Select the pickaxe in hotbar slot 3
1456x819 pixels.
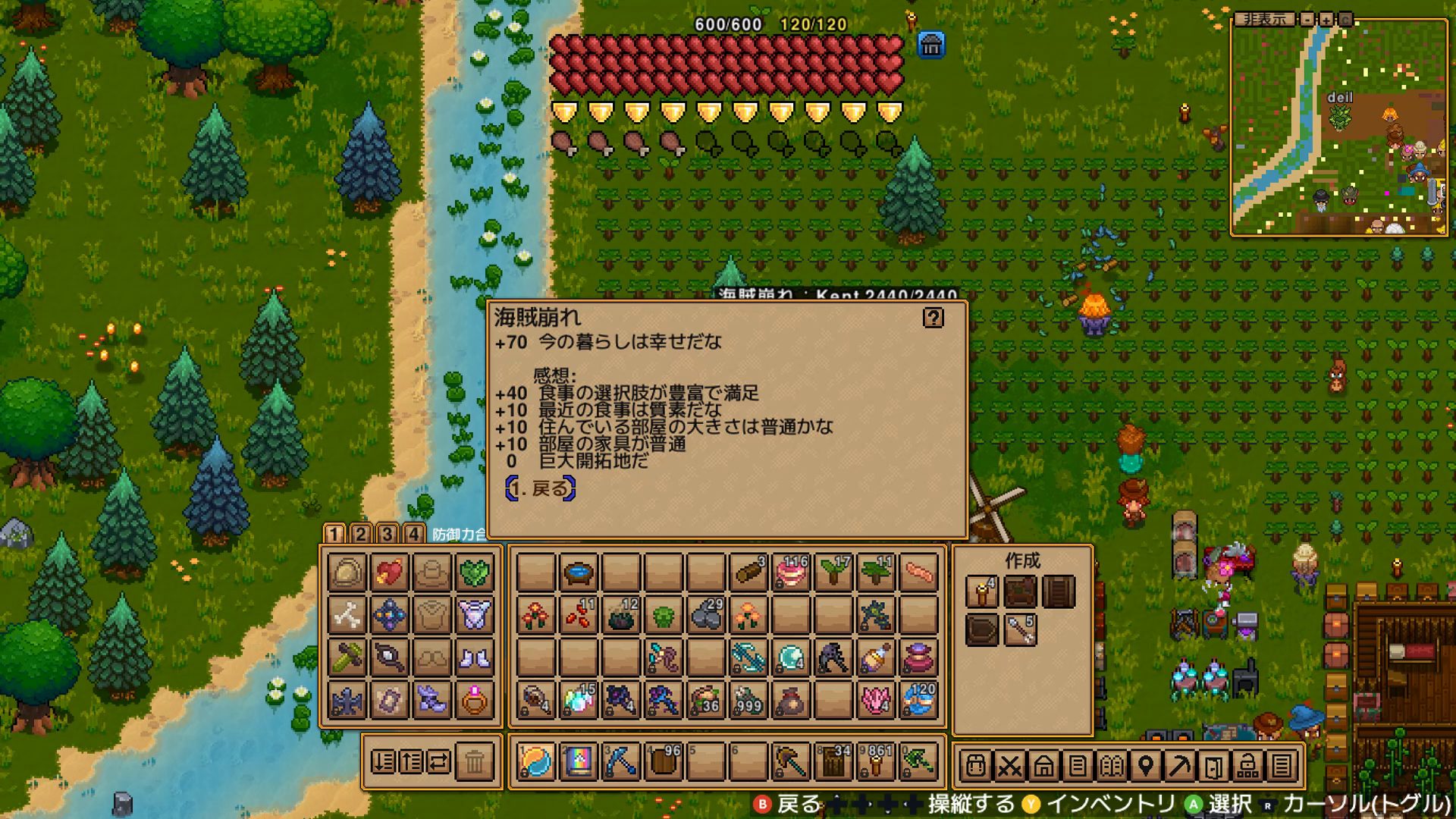(620, 761)
